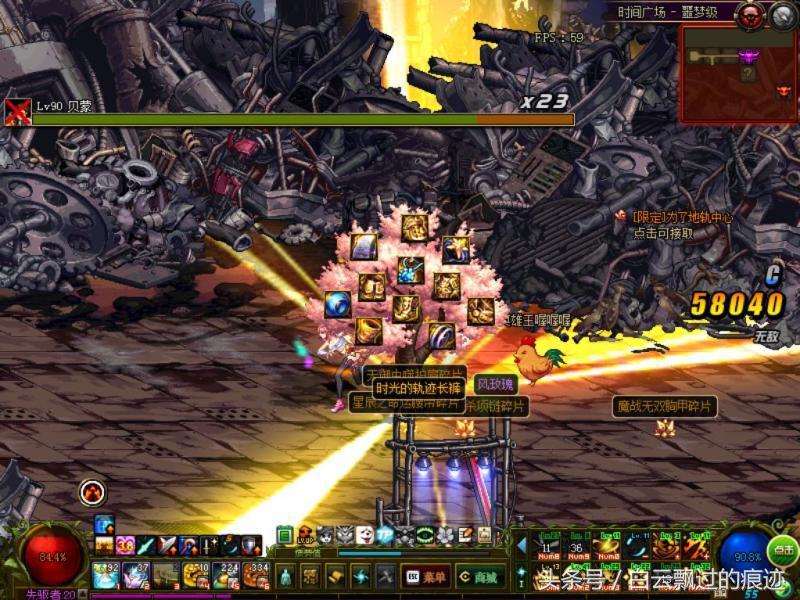This screenshot has height=600, width=800.
Task: Open the ESC 菜单 menu button
Action: [425, 577]
